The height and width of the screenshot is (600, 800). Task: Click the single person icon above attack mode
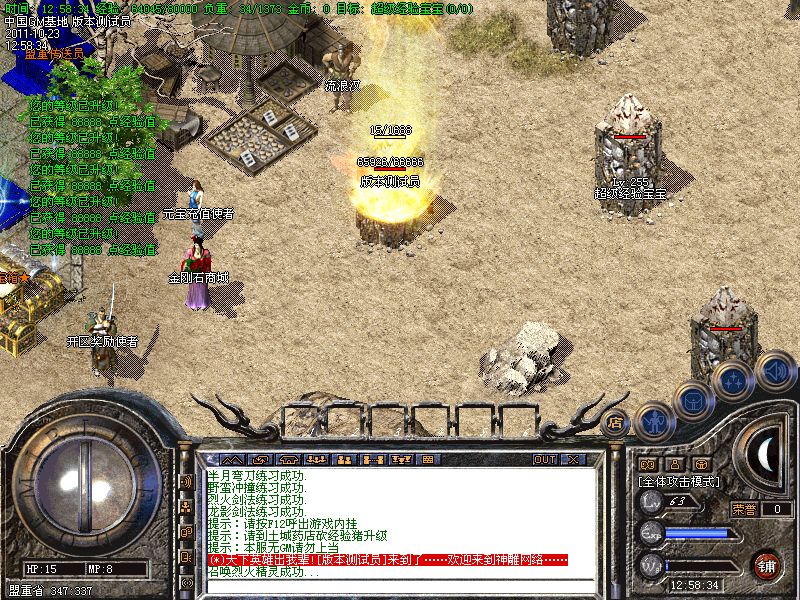click(675, 464)
